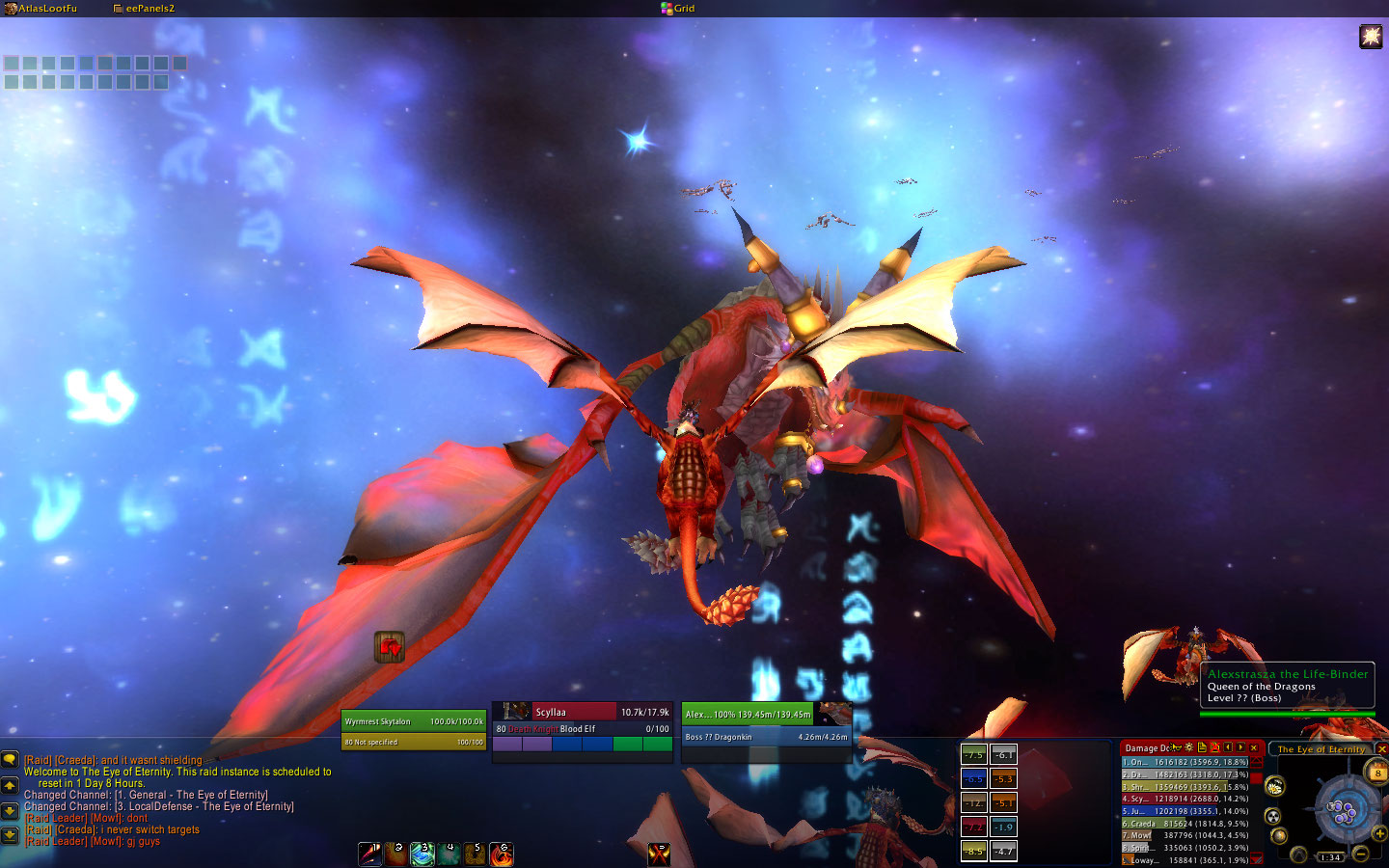This screenshot has height=868, width=1389.
Task: Open the calendar button on the minimap
Action: [1377, 771]
